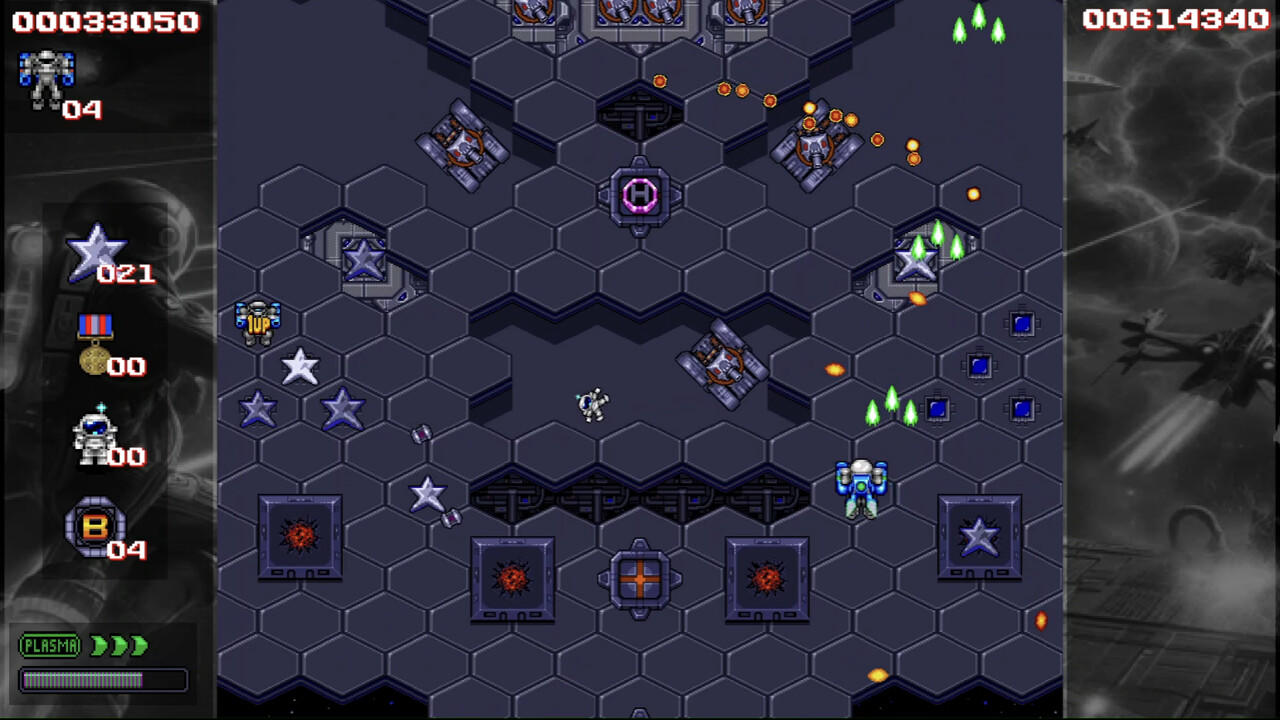
Task: Toggle the first green plasma arrow
Action: [x=96, y=646]
